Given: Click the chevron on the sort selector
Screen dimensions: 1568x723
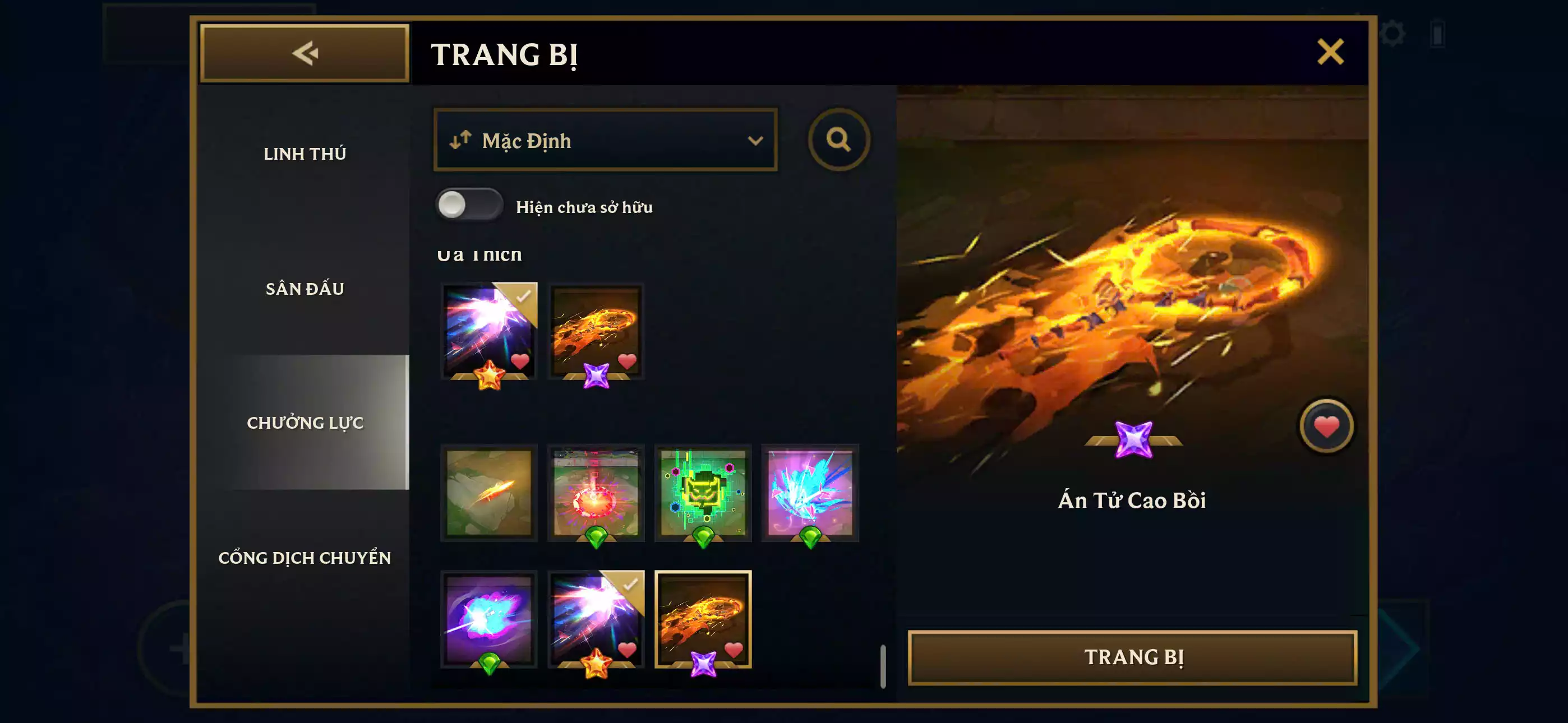Looking at the screenshot, I should pos(755,140).
